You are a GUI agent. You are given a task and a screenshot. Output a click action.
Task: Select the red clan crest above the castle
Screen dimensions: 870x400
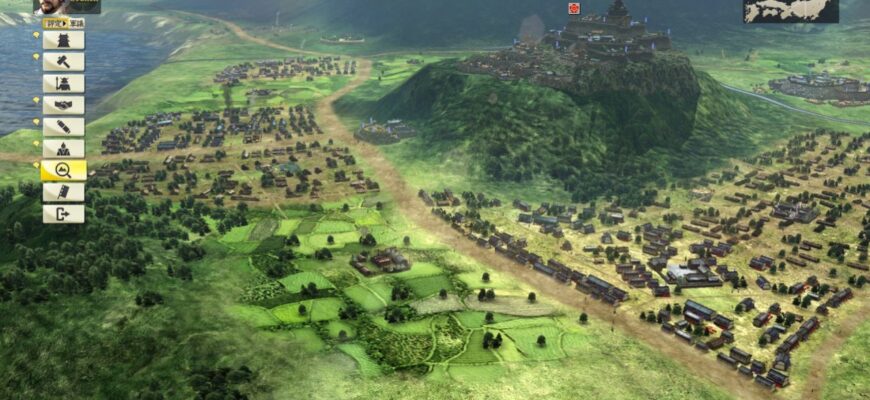[x=574, y=8]
